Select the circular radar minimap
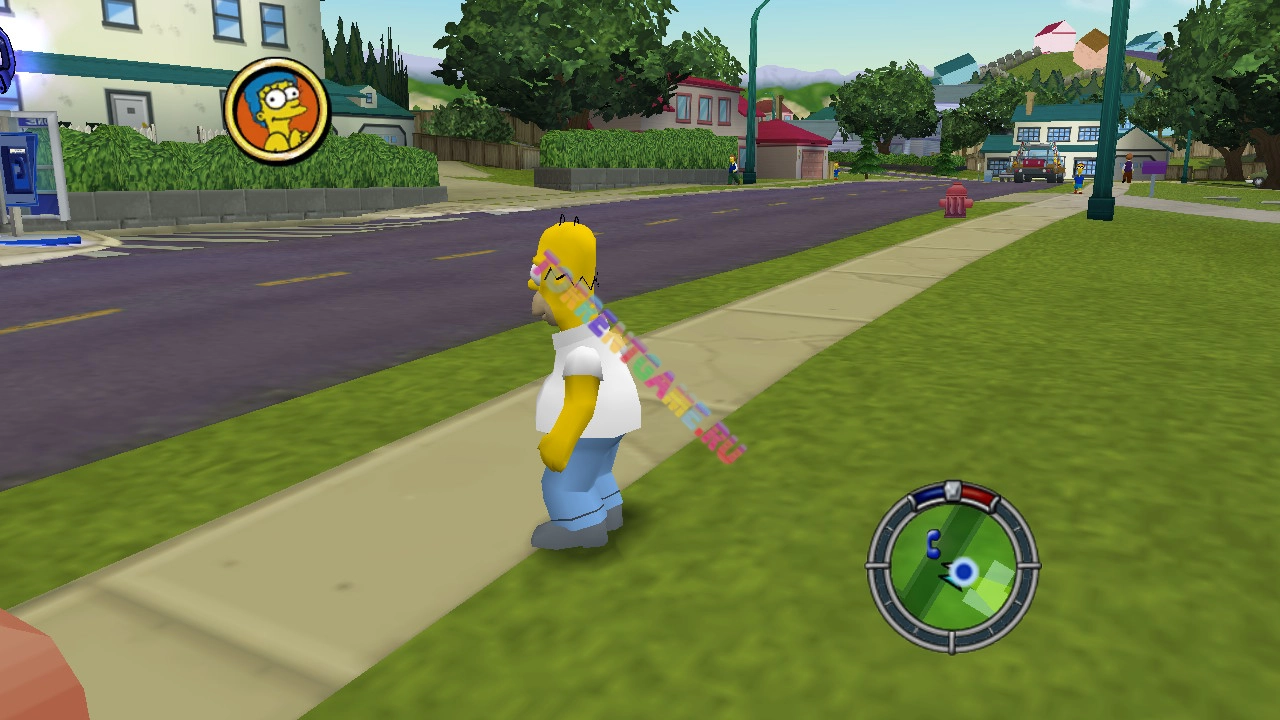 [x=952, y=568]
